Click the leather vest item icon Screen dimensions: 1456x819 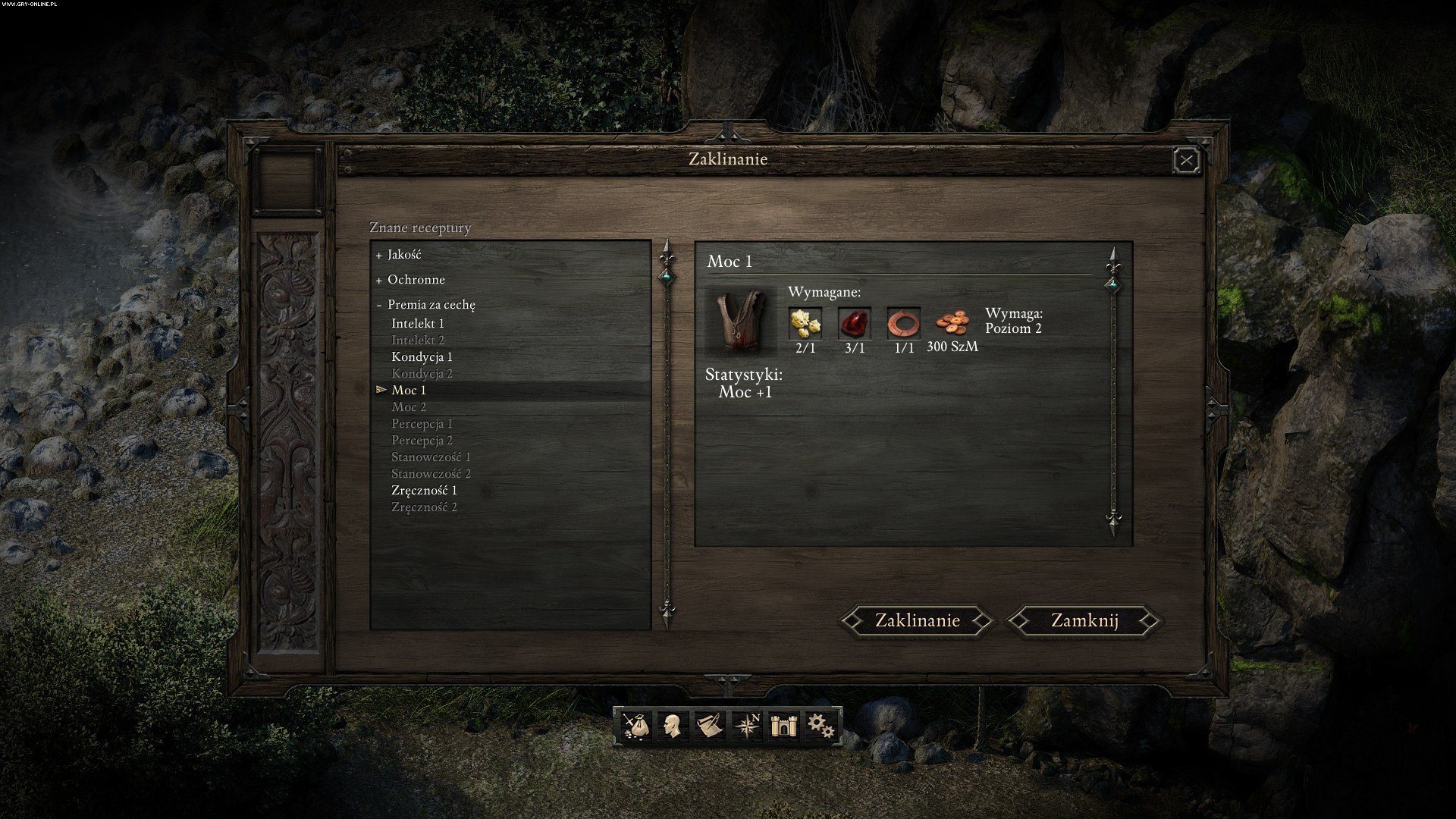740,321
